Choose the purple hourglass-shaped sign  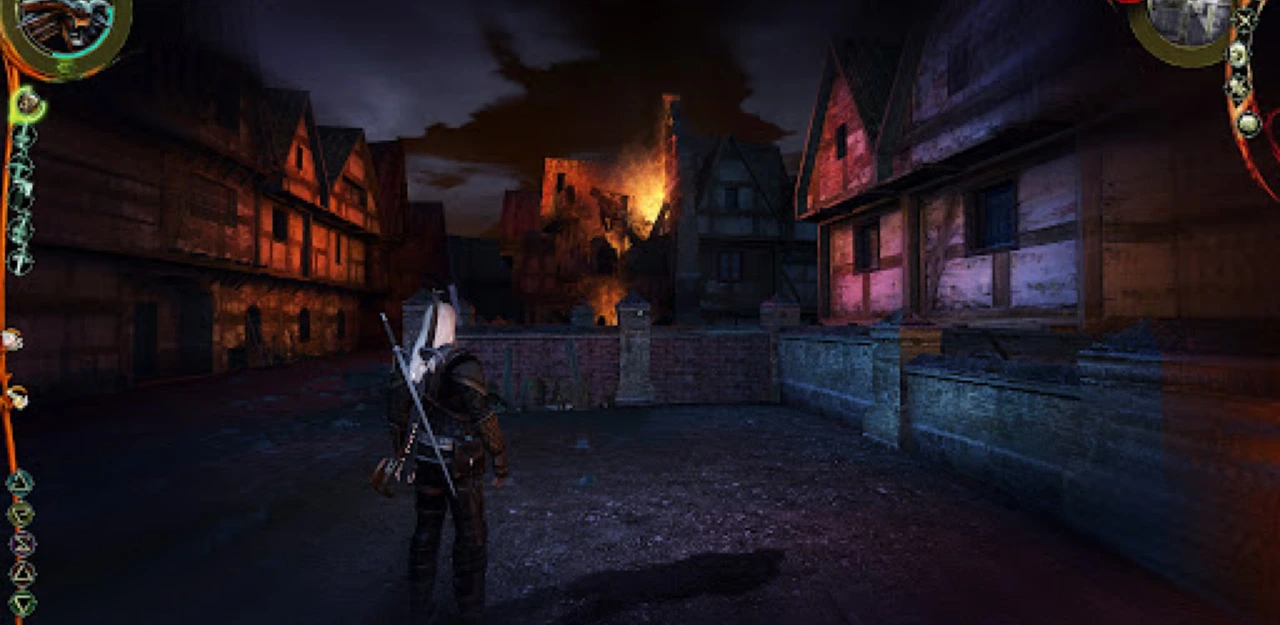click(22, 544)
